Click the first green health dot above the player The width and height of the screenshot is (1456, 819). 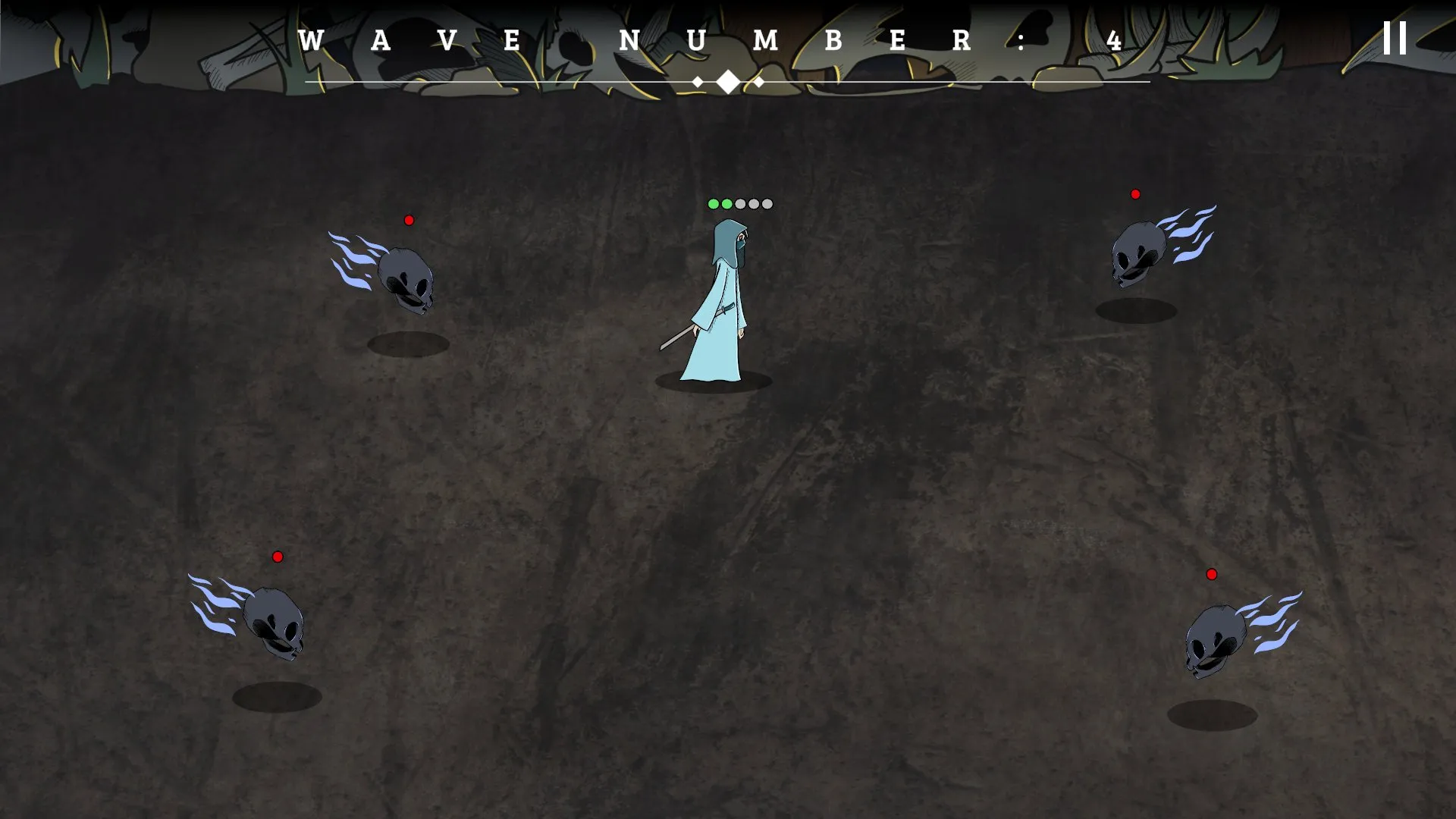(714, 203)
